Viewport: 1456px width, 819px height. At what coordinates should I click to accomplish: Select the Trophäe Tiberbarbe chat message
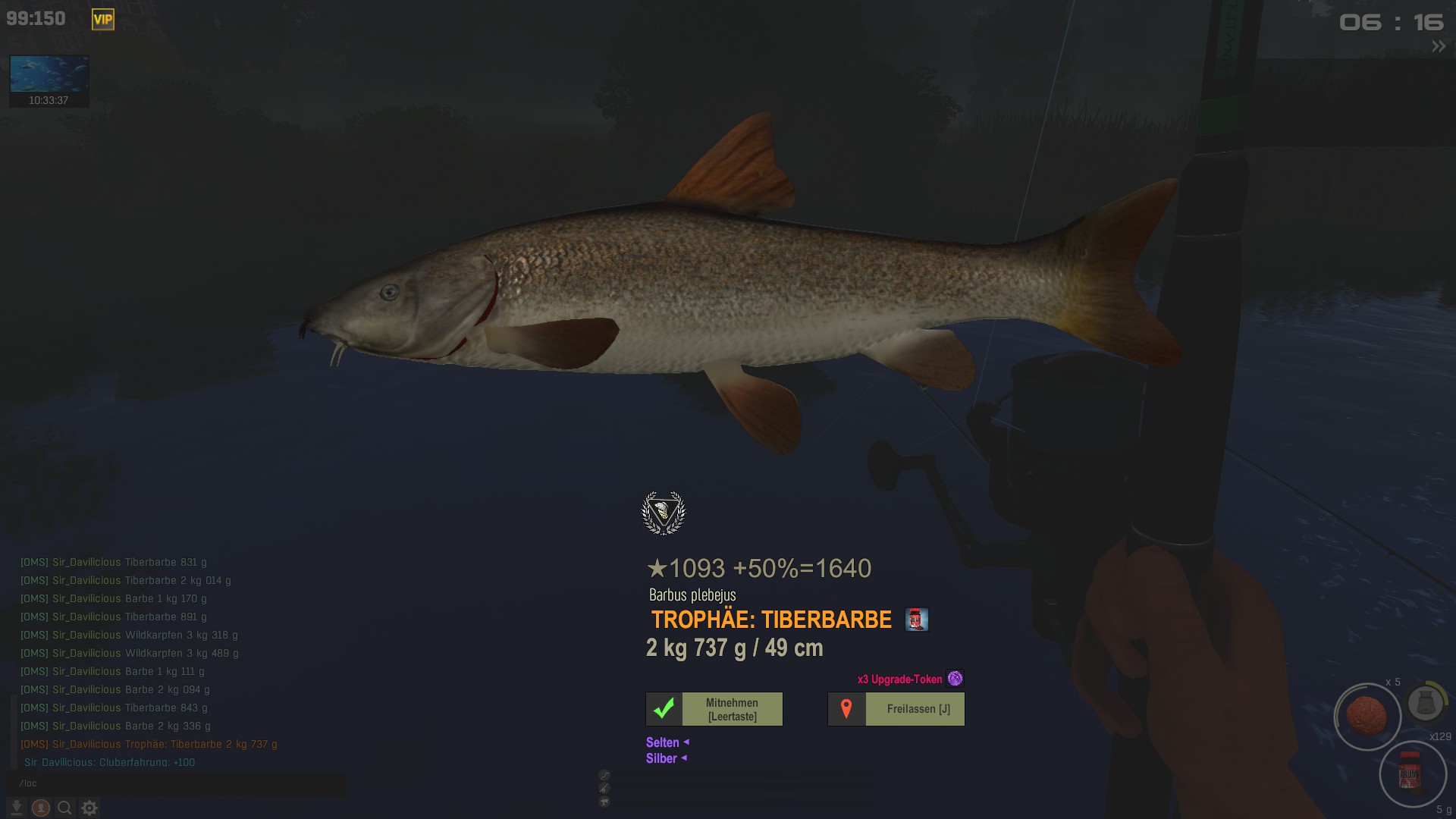[x=149, y=744]
